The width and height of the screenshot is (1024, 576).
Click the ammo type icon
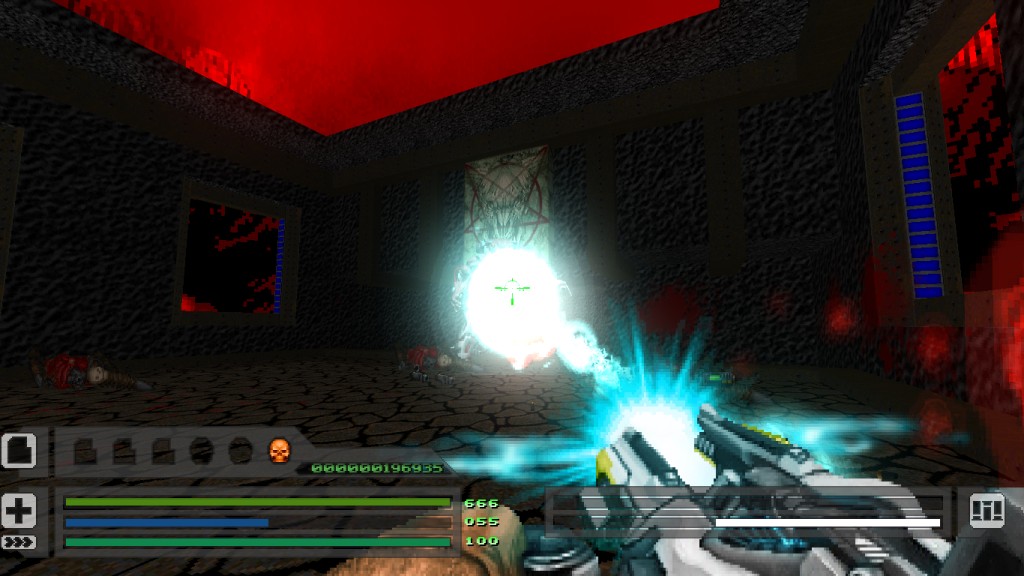click(x=986, y=511)
